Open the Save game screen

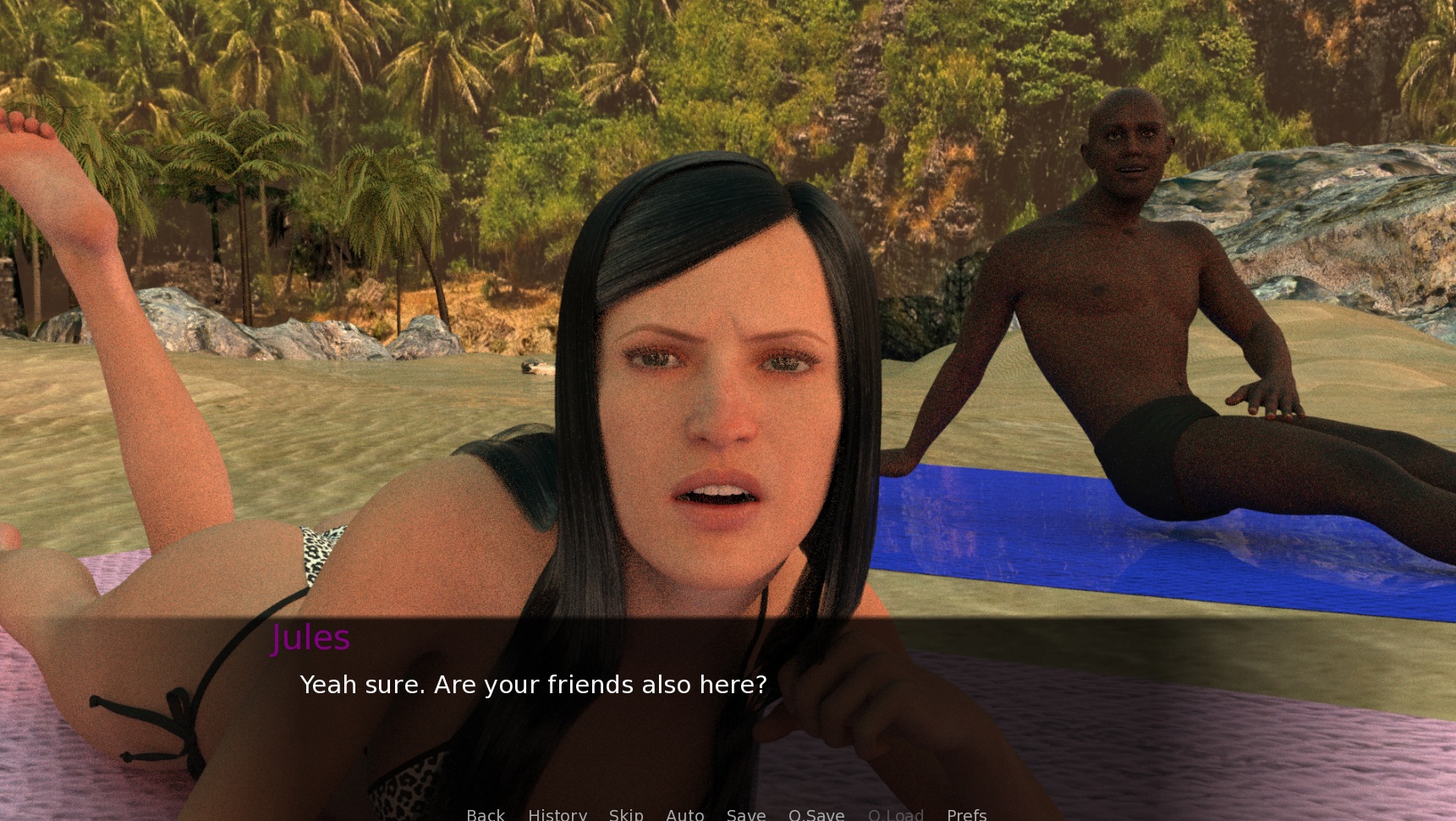pos(745,814)
